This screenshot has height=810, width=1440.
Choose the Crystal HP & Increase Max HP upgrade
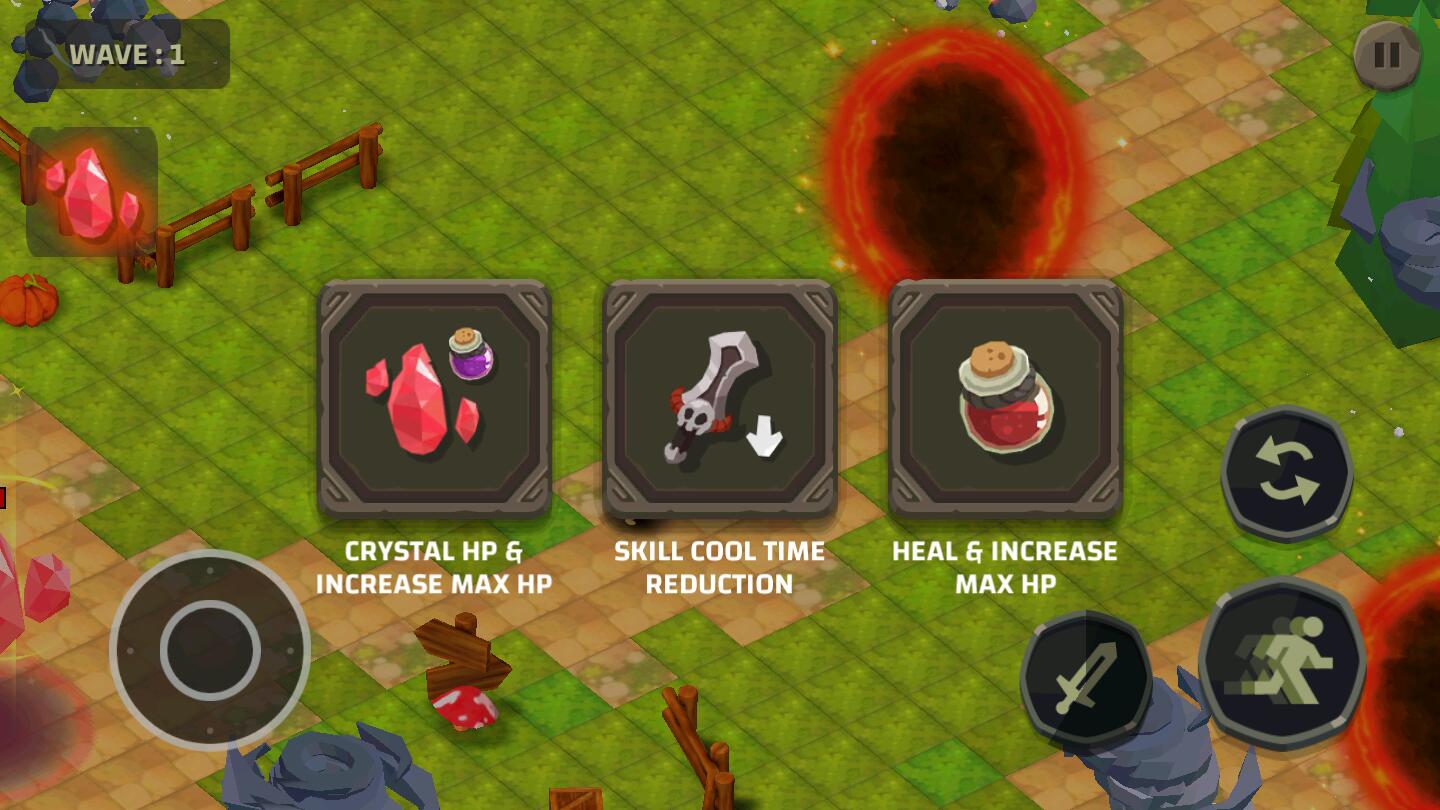(x=435, y=398)
